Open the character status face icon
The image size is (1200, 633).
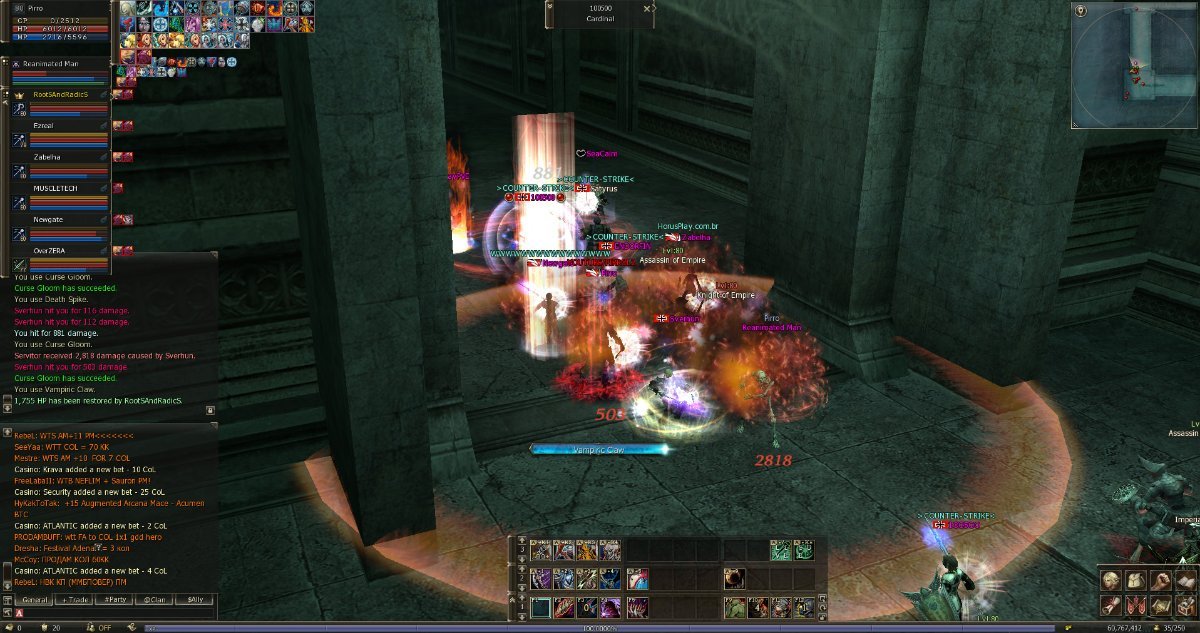(x=1111, y=580)
